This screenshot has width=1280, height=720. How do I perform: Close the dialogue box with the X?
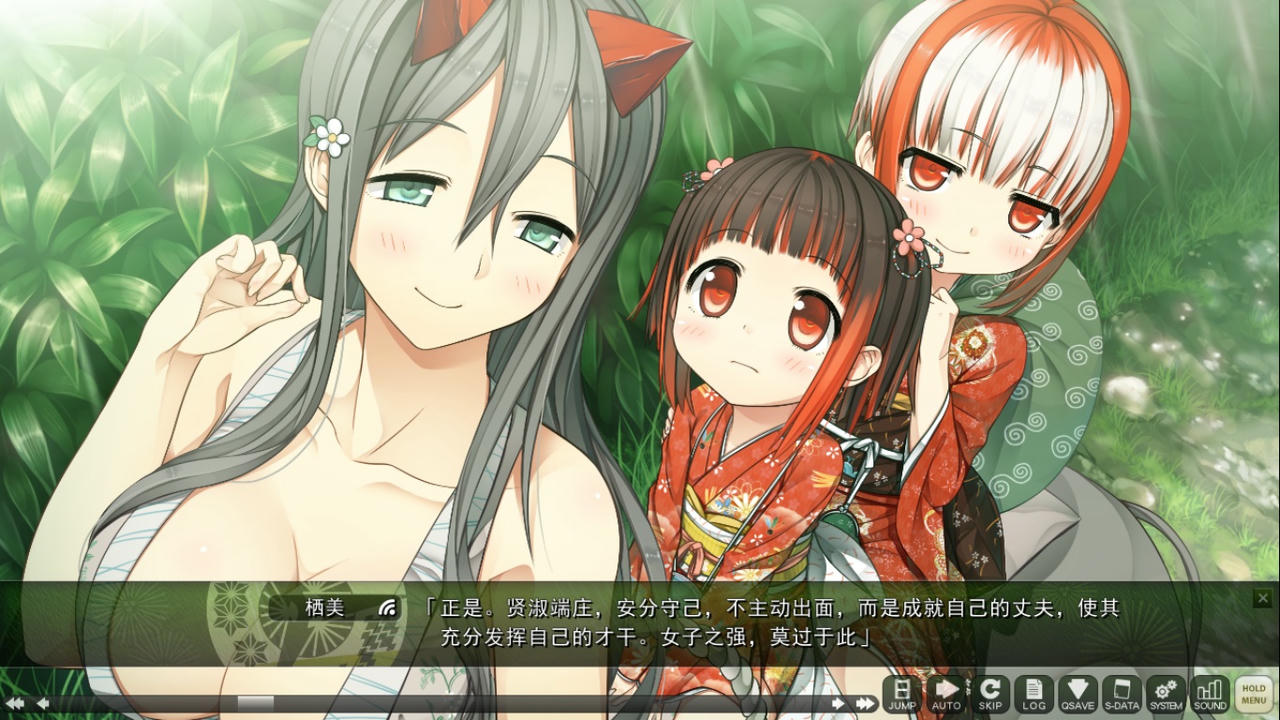click(1262, 598)
